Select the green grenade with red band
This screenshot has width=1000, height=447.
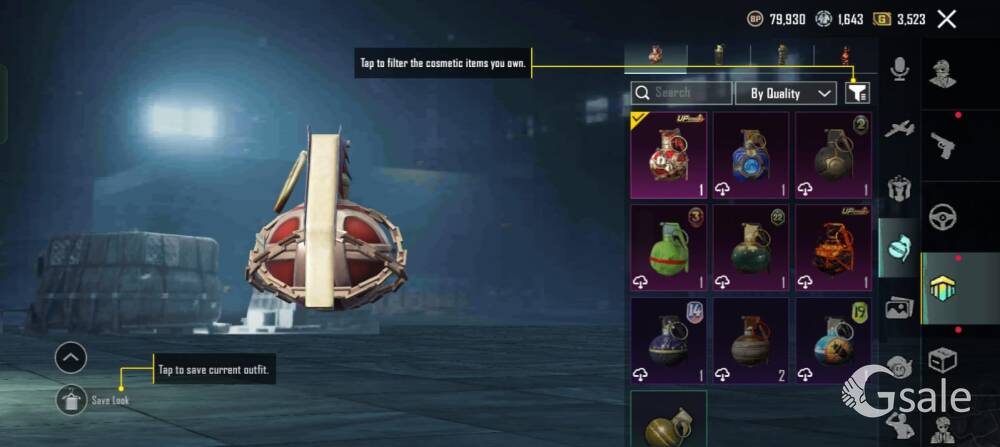click(668, 249)
